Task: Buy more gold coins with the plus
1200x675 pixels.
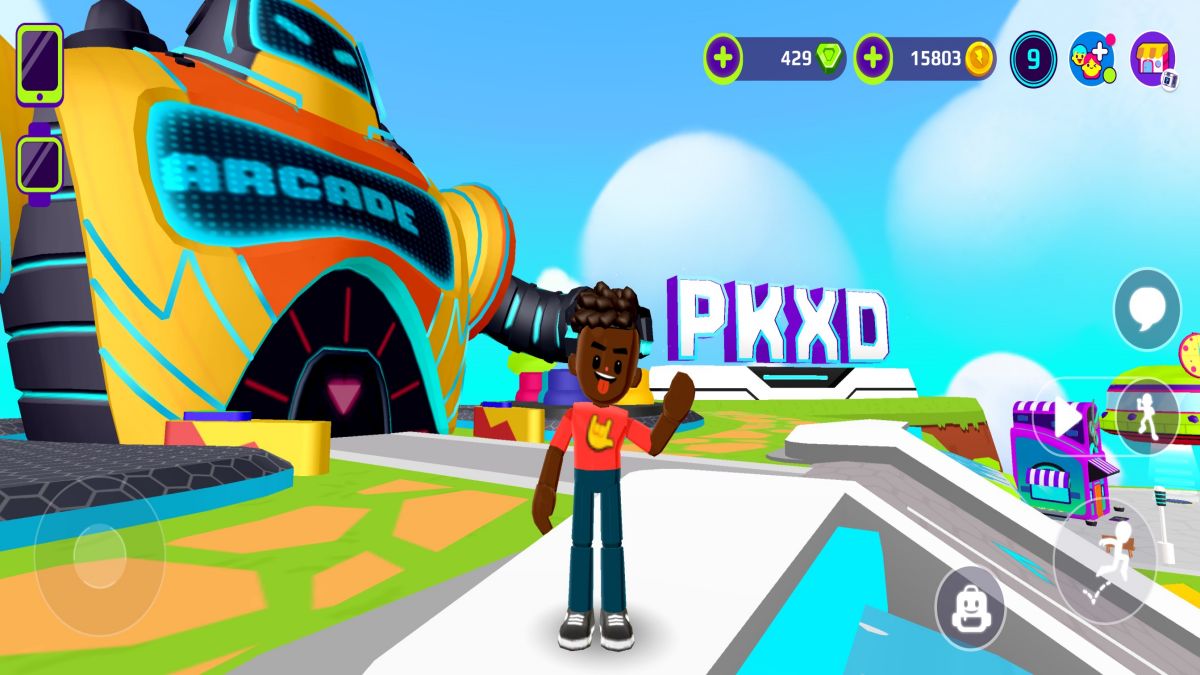Action: [873, 59]
